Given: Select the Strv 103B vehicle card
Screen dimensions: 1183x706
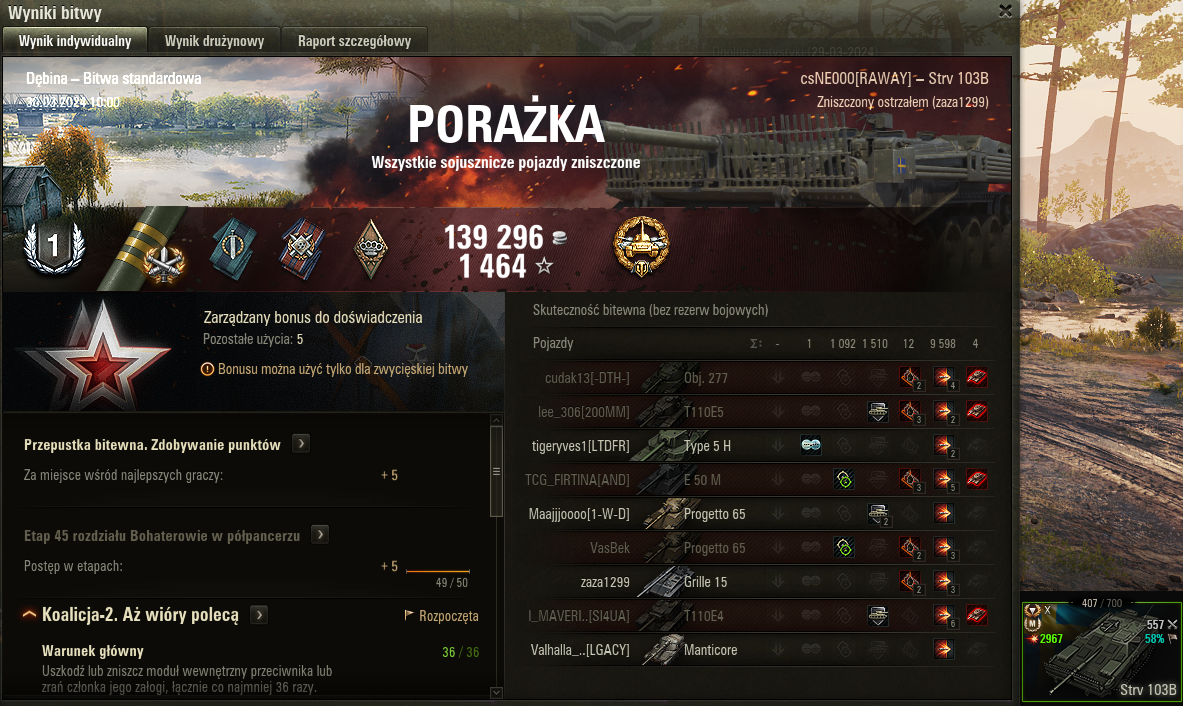Looking at the screenshot, I should click(1101, 650).
